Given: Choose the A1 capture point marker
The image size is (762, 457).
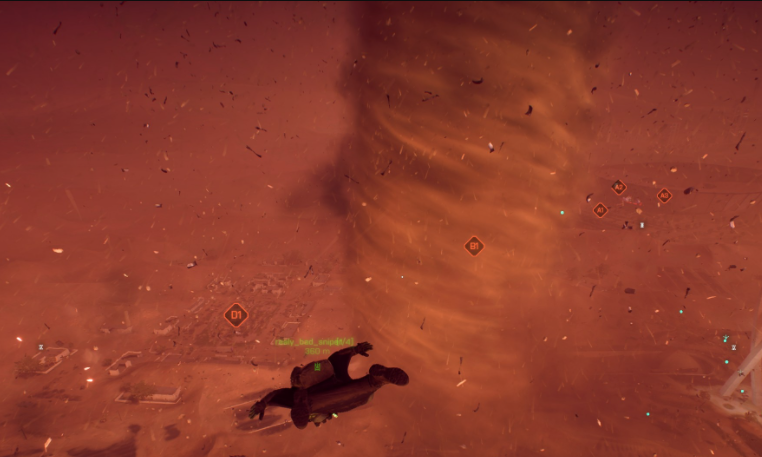Looking at the screenshot, I should pos(600,210).
